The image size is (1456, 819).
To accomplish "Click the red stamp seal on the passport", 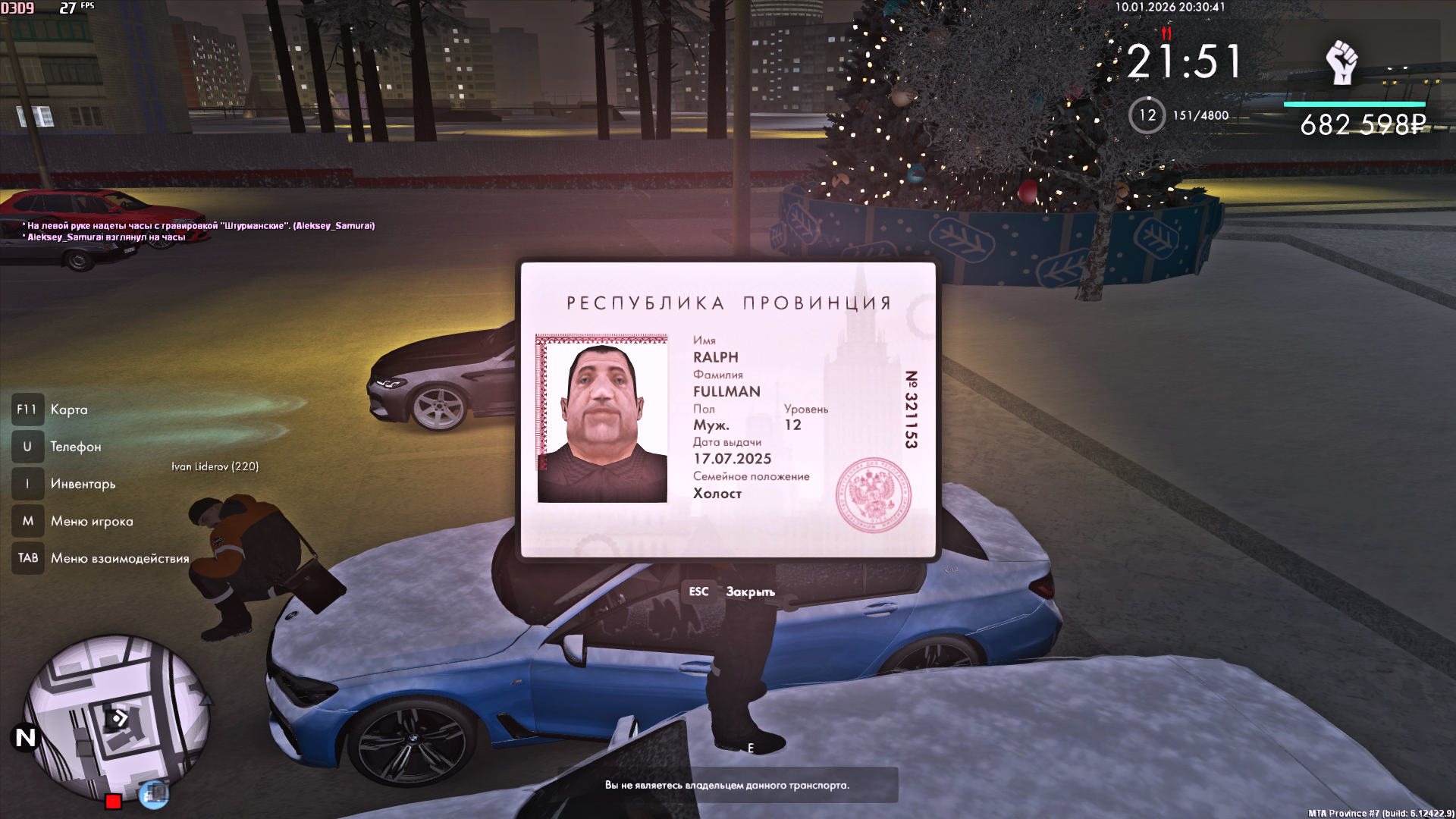I will coord(873,495).
